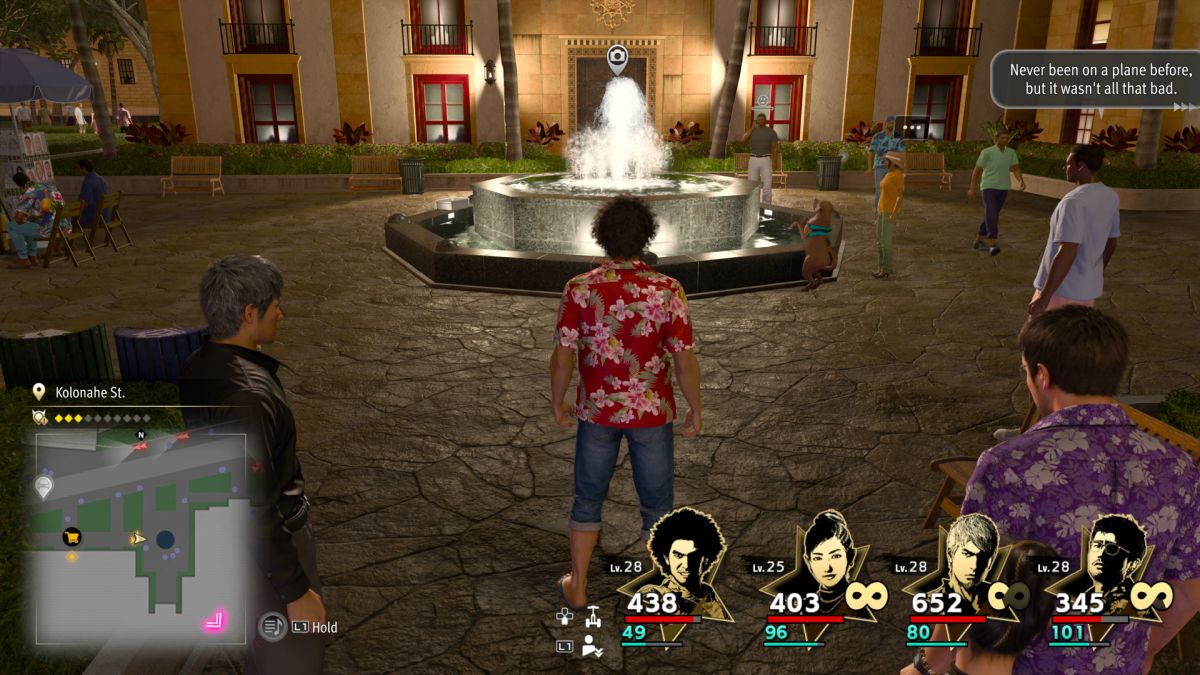The image size is (1200, 675).
Task: Click the white taxi pin on the minimap
Action: pyautogui.click(x=44, y=487)
